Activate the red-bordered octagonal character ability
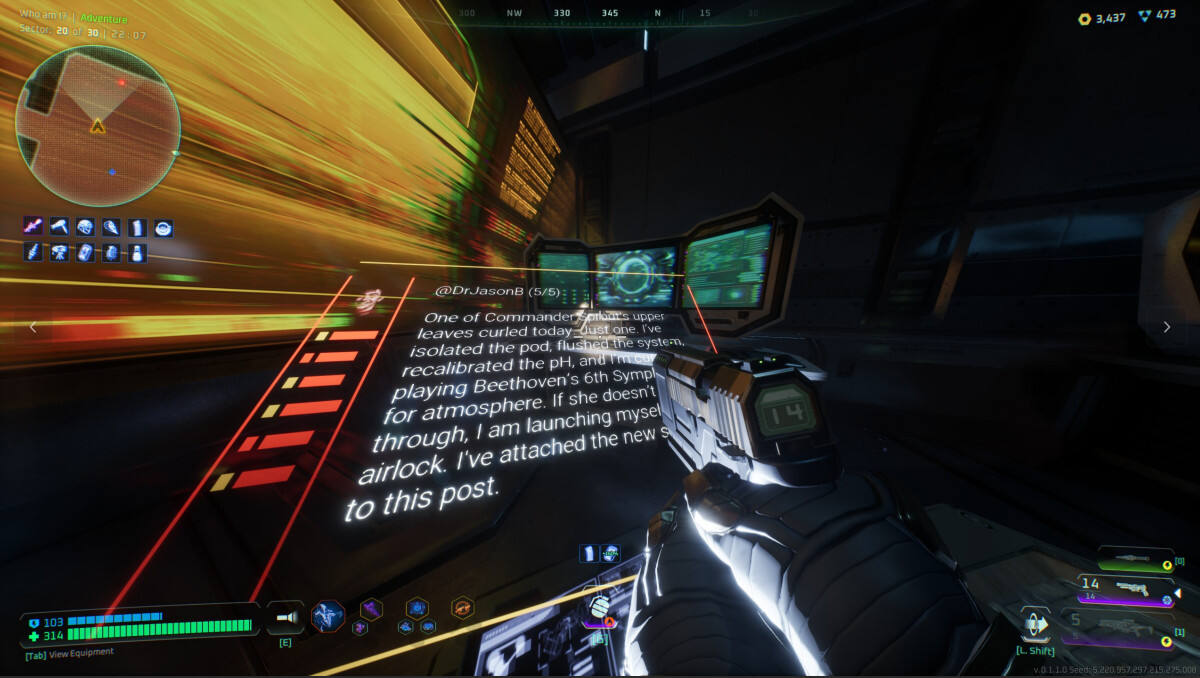The image size is (1200, 678). click(327, 616)
